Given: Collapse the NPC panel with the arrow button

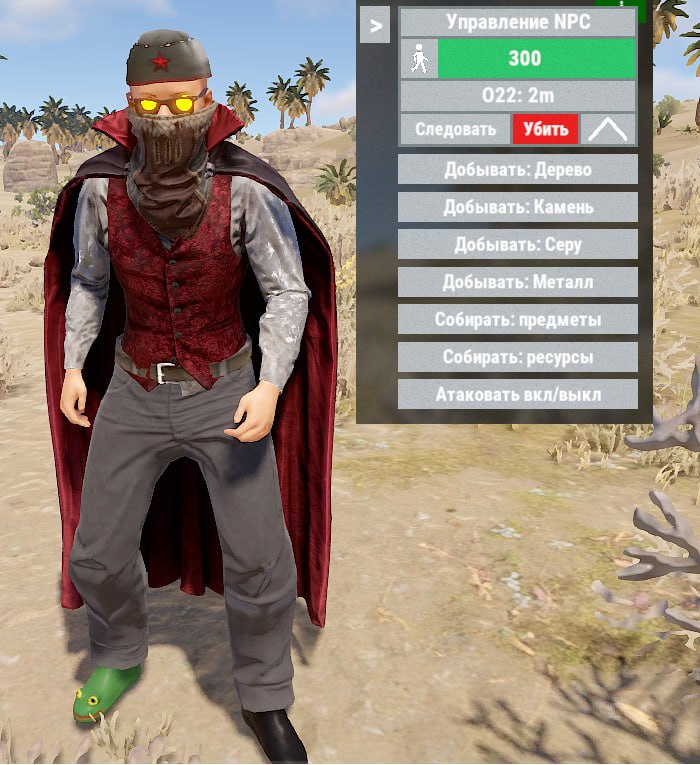Looking at the screenshot, I should coord(375,26).
